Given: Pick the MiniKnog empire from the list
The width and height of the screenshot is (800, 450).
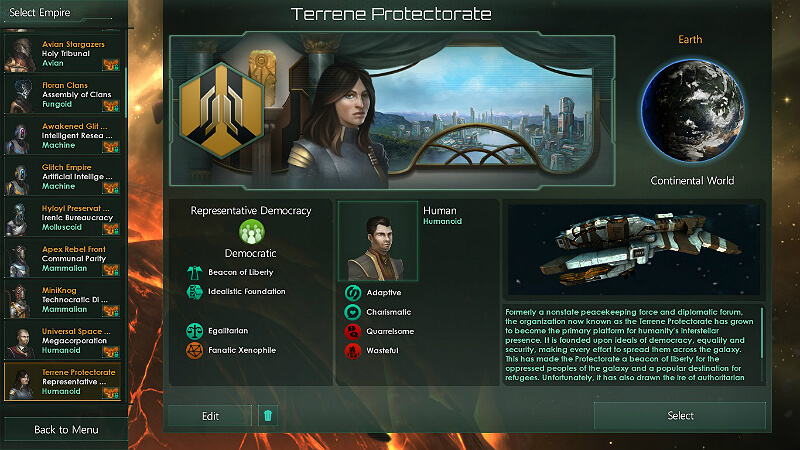Looking at the screenshot, I should click(x=63, y=299).
